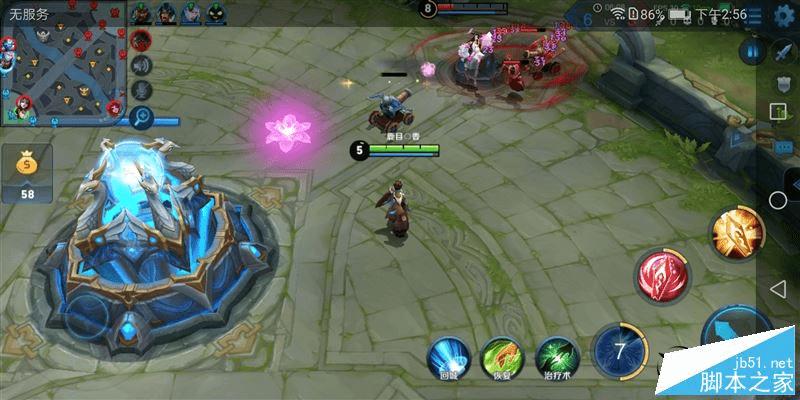Tap the Android home circle button

click(x=778, y=200)
